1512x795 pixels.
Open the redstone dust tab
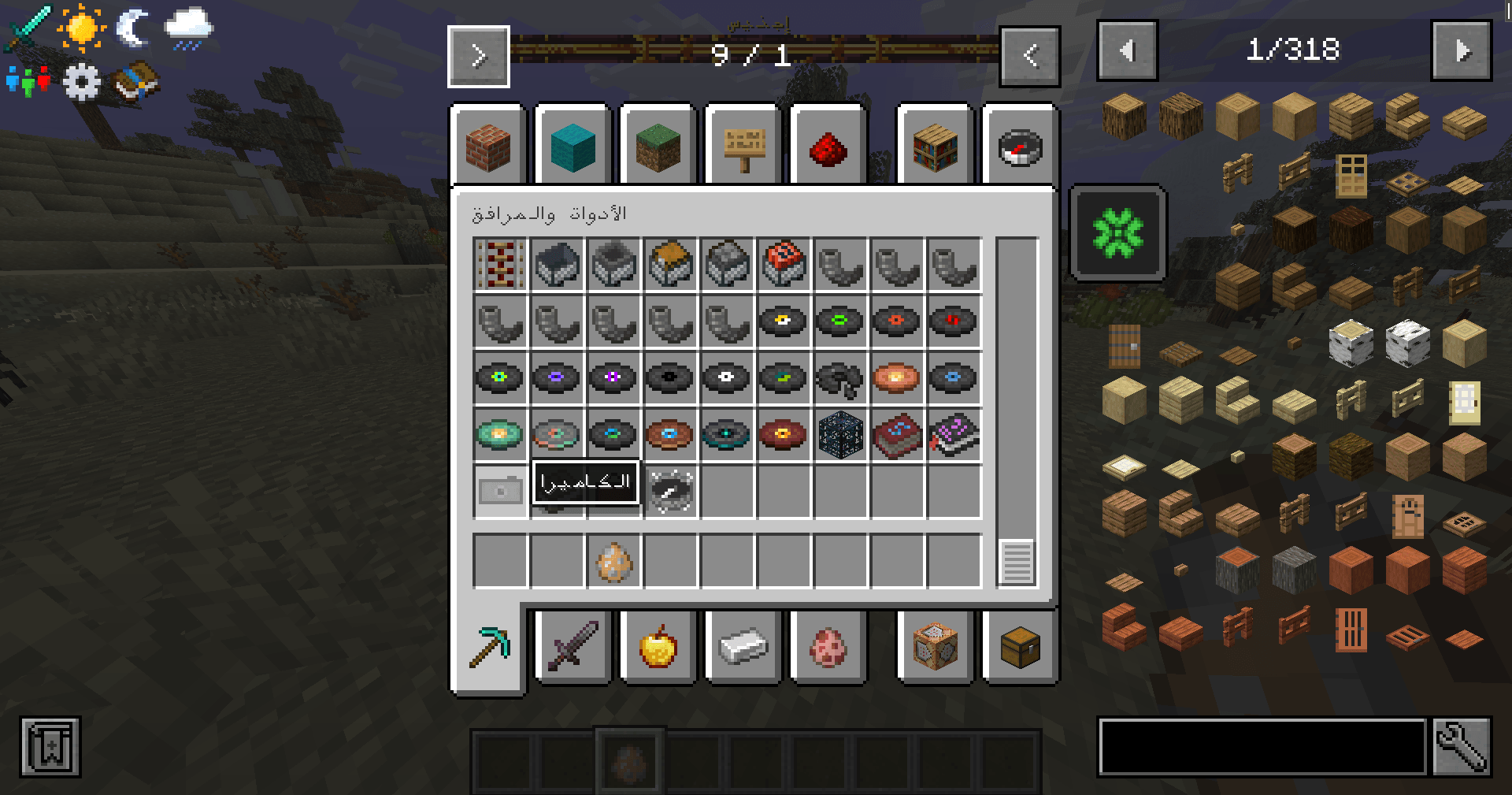[828, 147]
